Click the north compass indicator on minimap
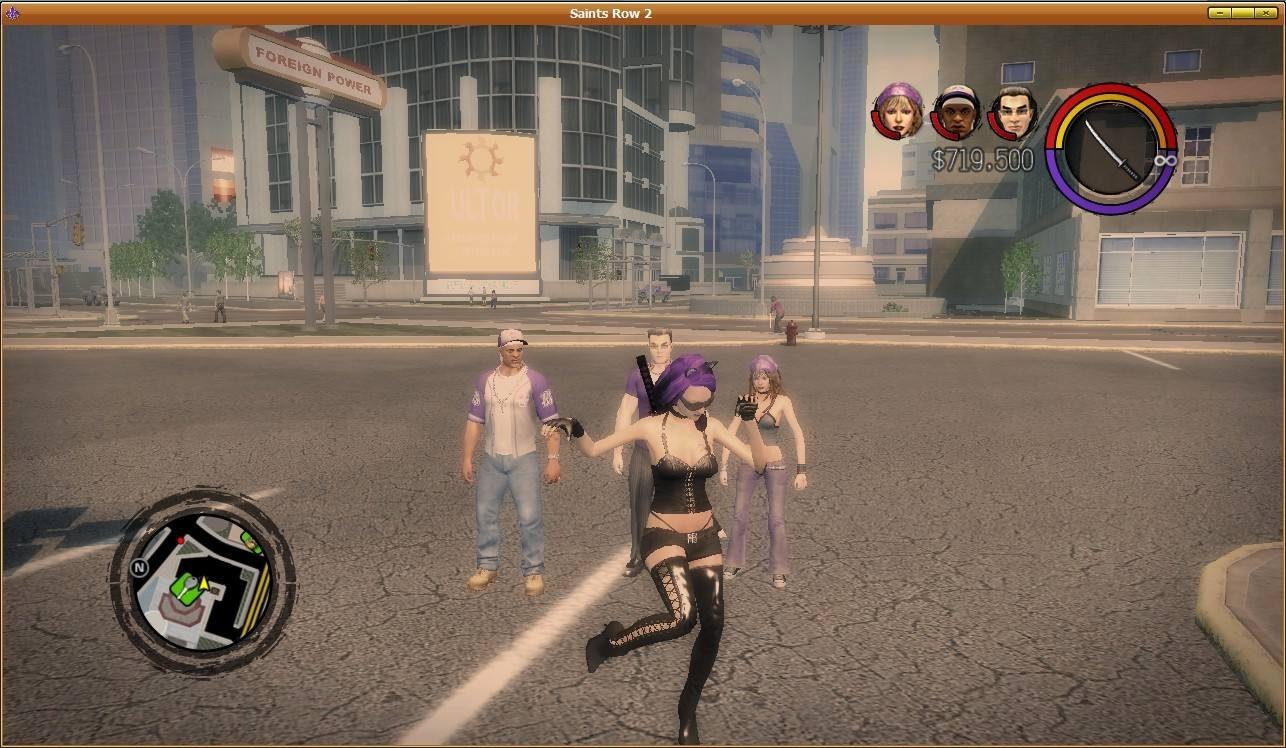 click(140, 568)
